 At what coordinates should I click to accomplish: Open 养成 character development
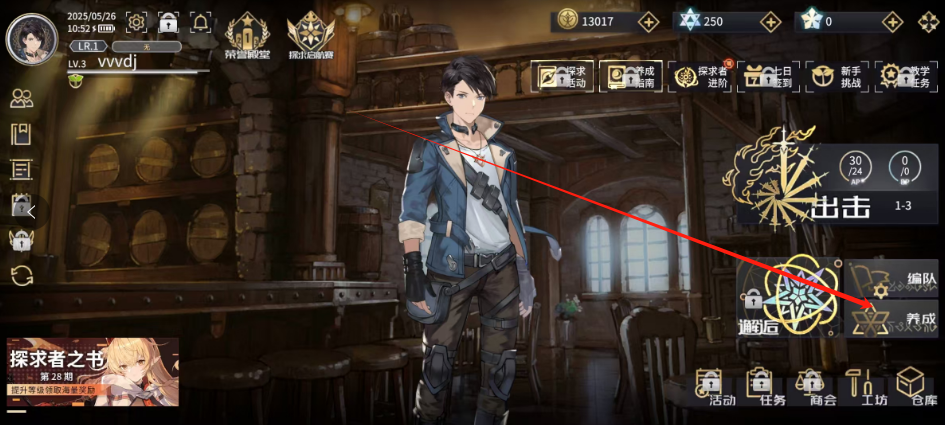(893, 319)
